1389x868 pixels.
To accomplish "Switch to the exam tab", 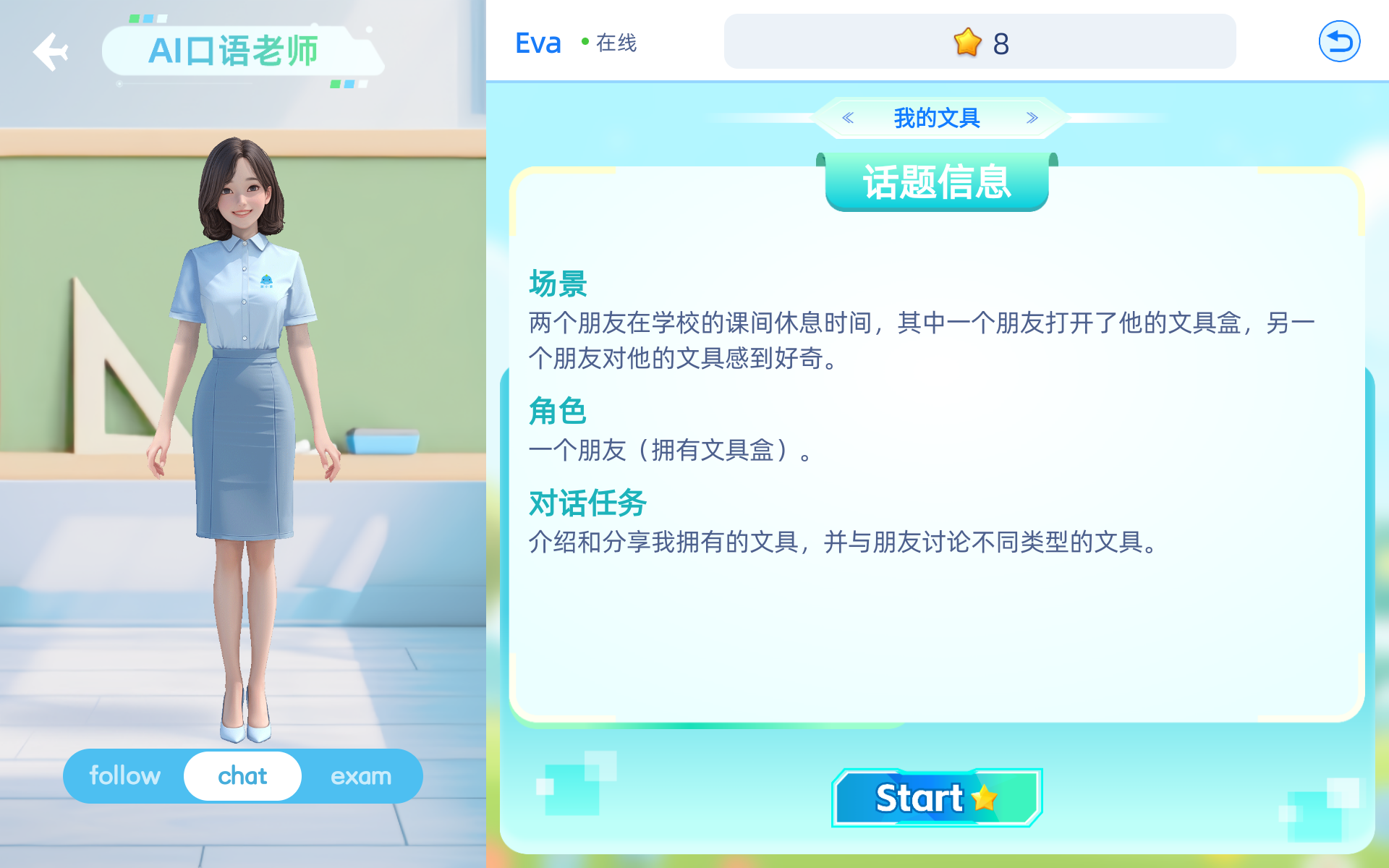I will (362, 775).
